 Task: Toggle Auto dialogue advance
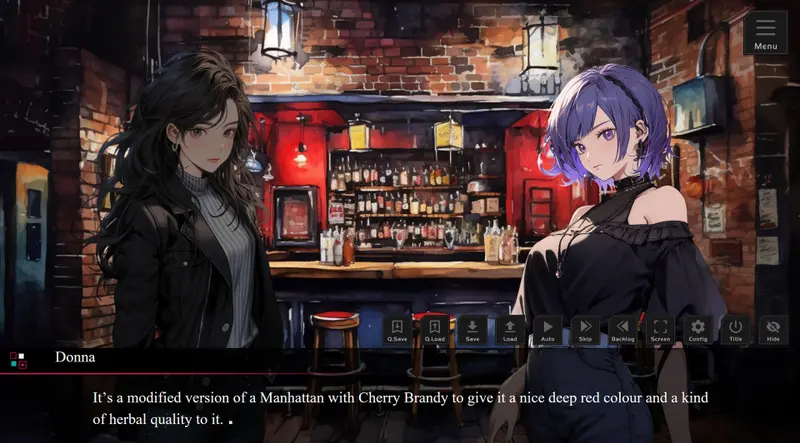[547, 330]
